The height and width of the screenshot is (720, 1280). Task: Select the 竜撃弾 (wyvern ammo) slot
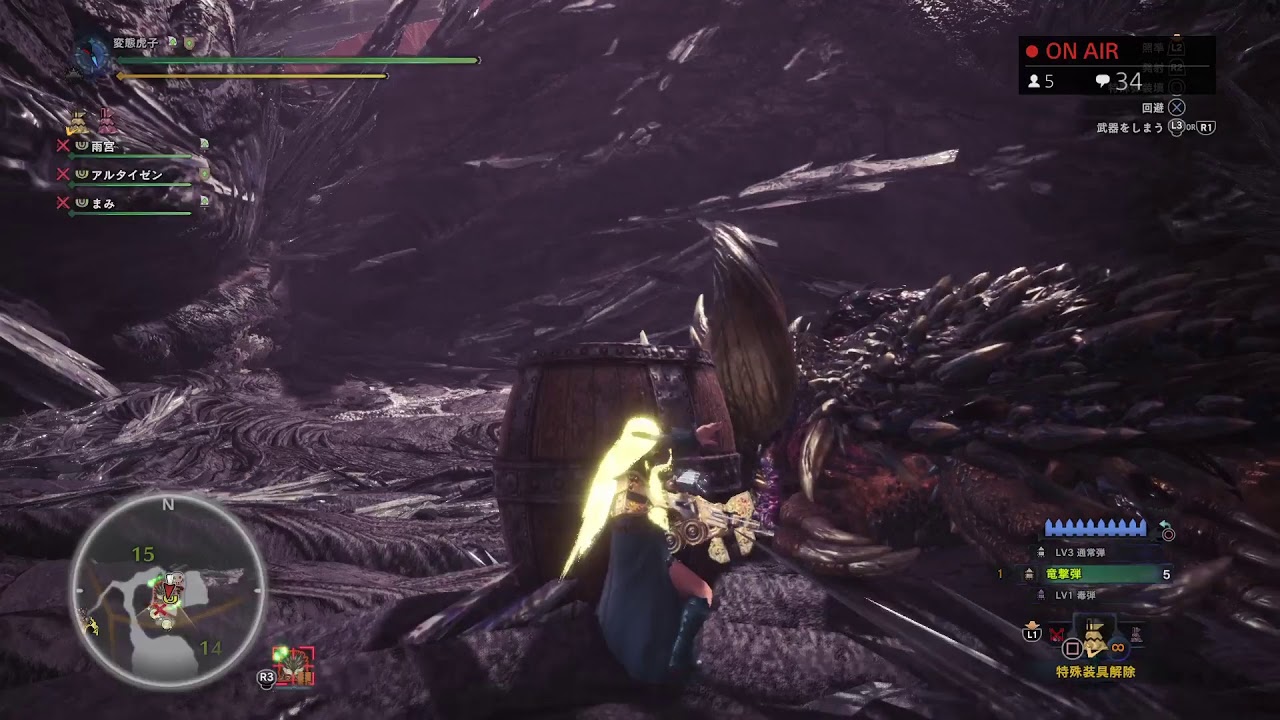1090,574
